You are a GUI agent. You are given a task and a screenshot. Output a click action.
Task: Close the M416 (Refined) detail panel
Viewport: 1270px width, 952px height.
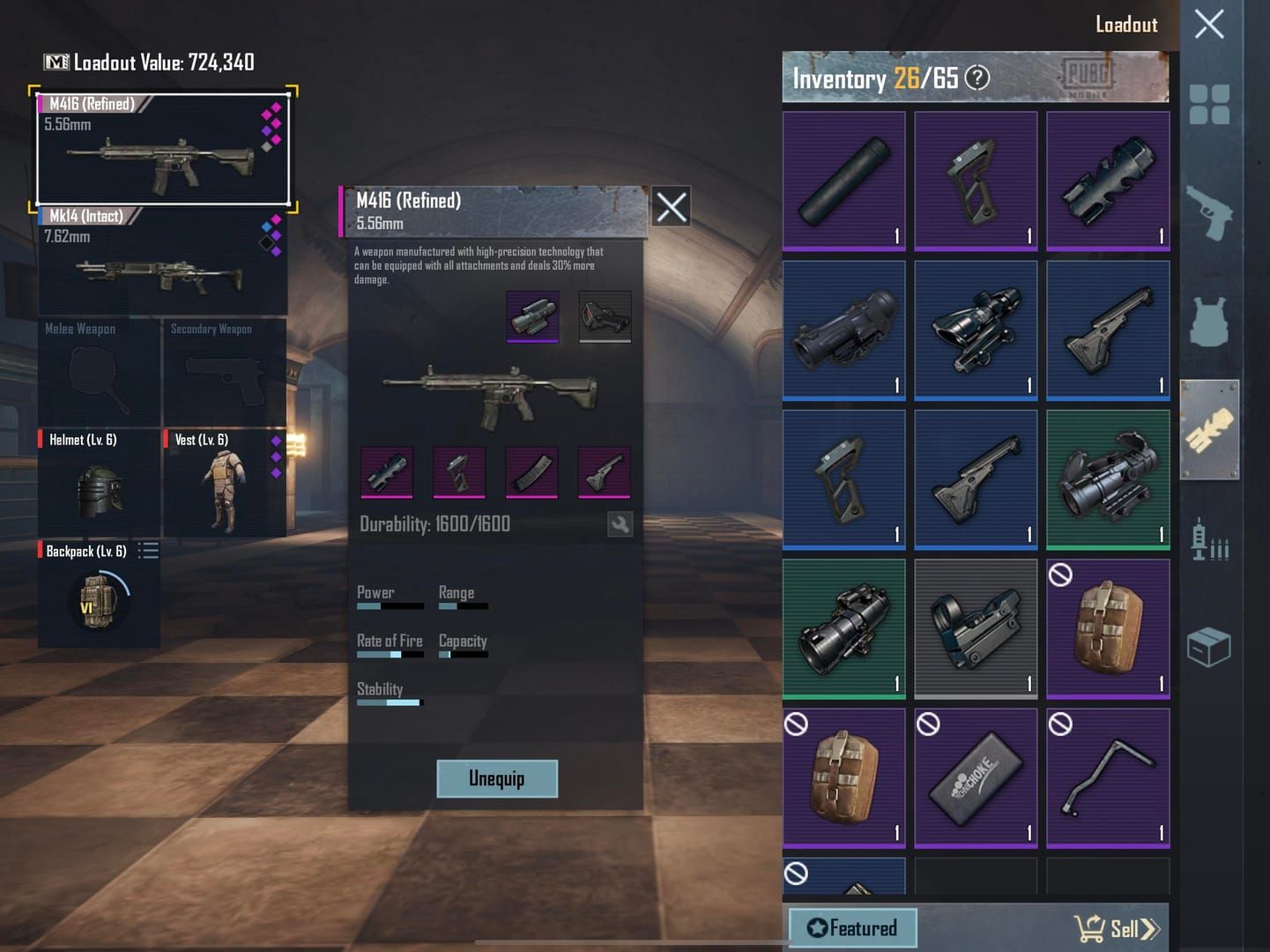pyautogui.click(x=671, y=208)
